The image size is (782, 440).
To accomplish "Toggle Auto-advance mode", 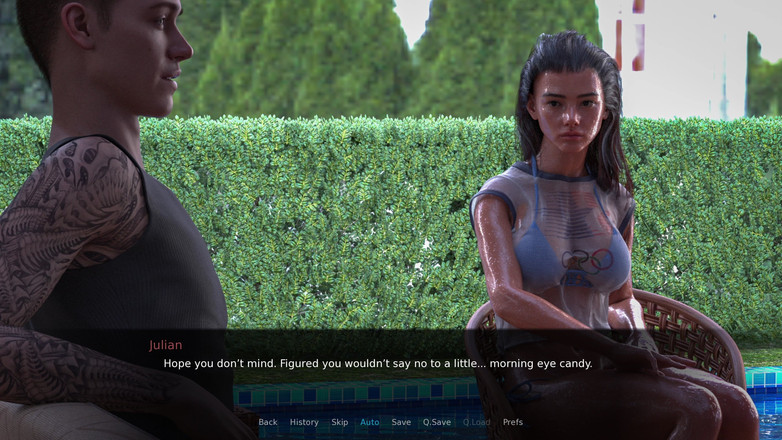I will tap(370, 422).
